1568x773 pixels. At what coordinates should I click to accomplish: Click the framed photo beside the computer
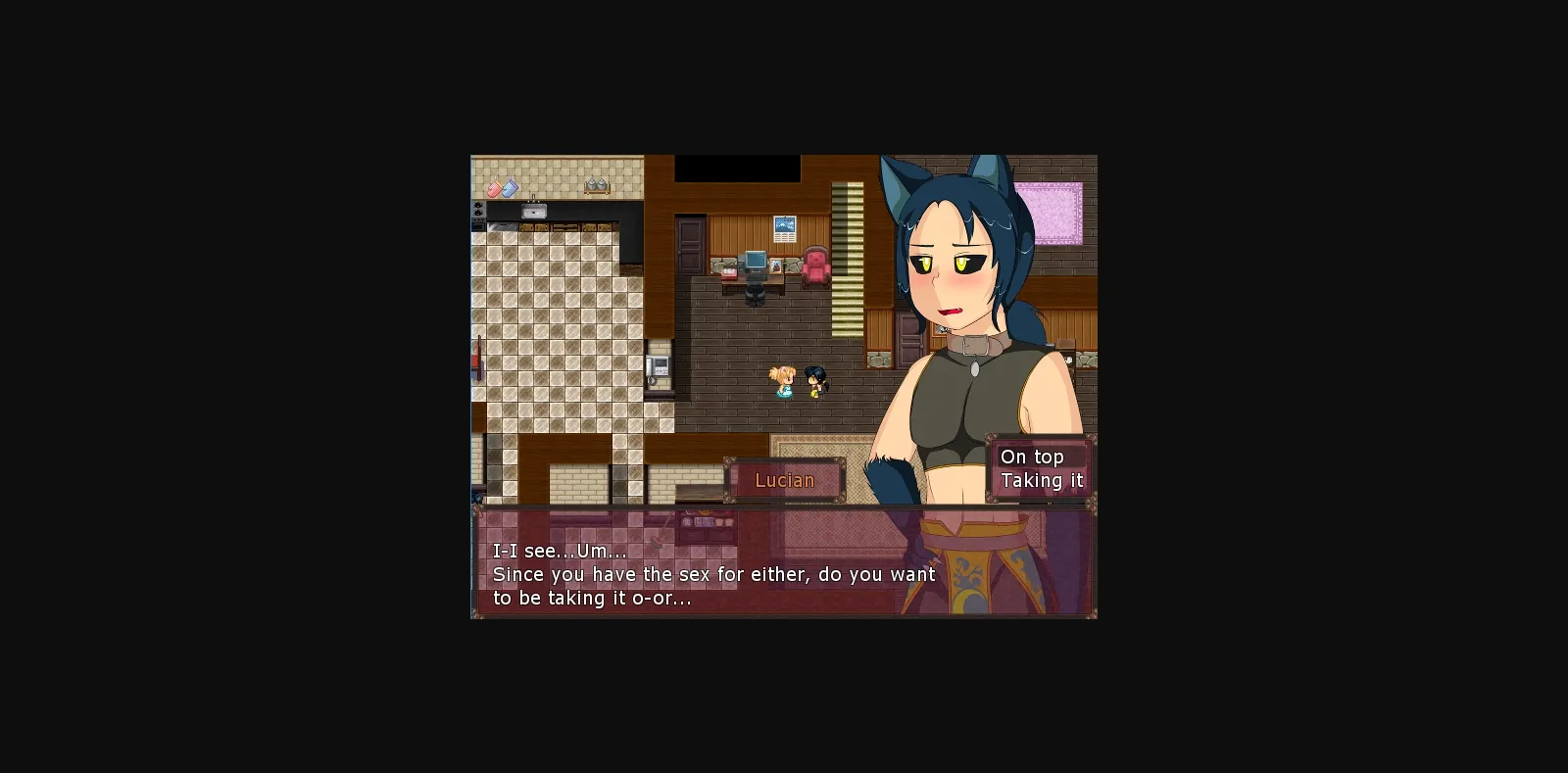click(x=775, y=266)
